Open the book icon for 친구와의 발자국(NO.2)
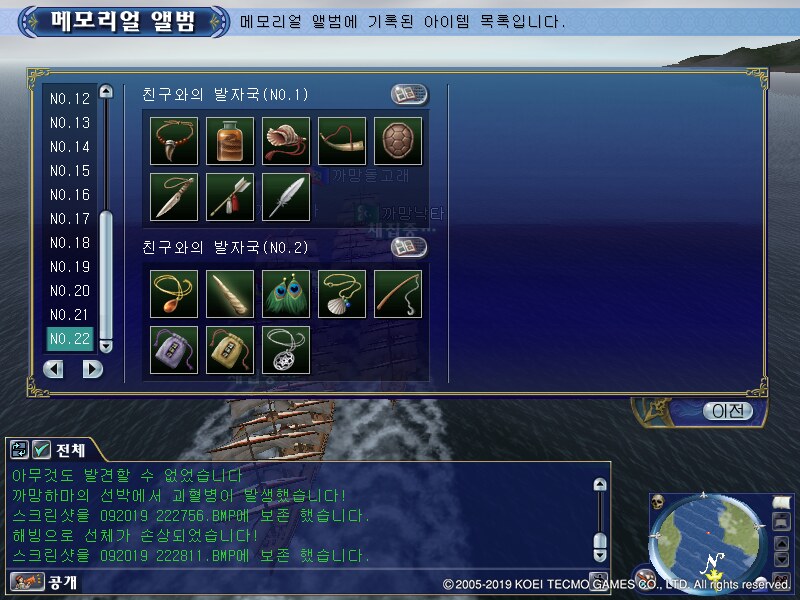The height and width of the screenshot is (600, 800). pos(408,247)
